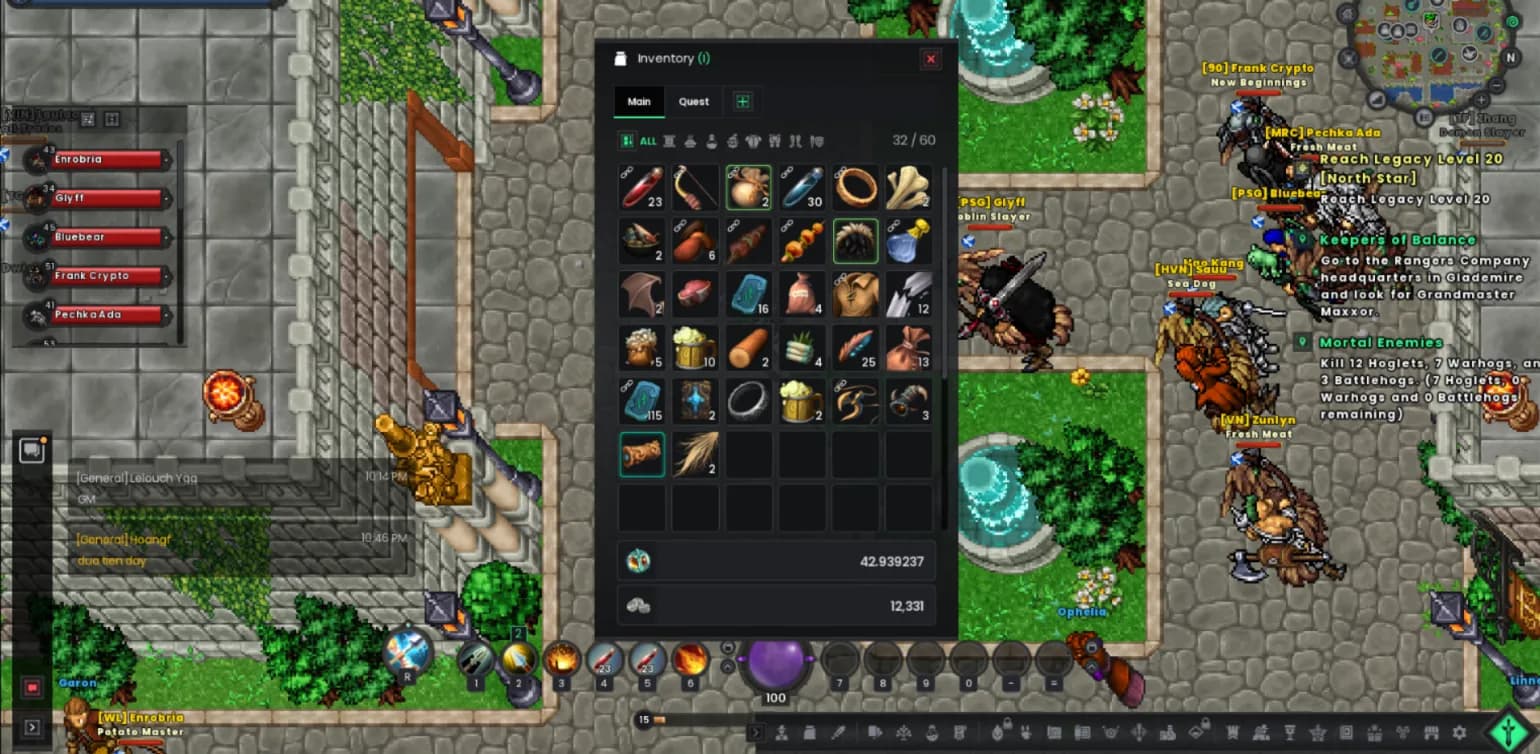Select the Main inventory tab
Image resolution: width=1540 pixels, height=754 pixels.
pyautogui.click(x=639, y=101)
